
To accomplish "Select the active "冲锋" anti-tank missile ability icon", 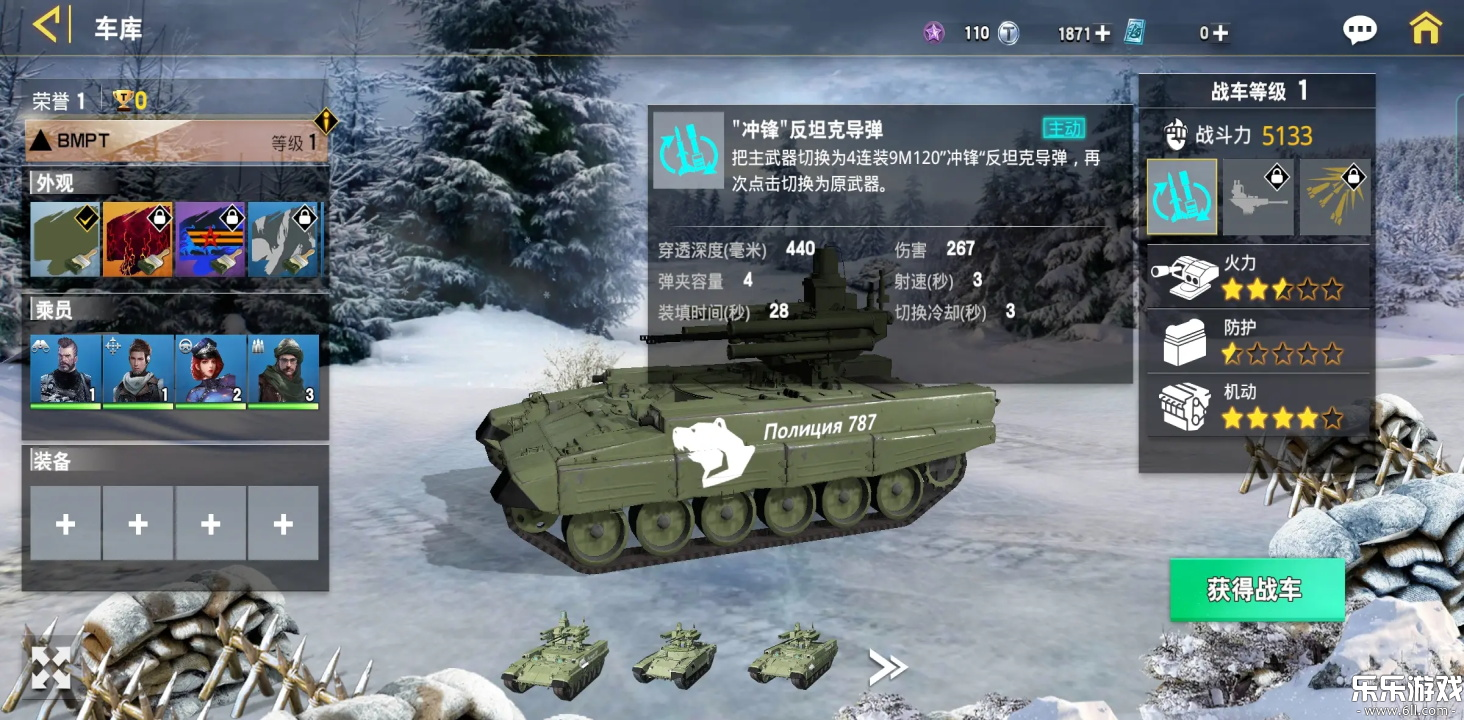I will click(1183, 195).
